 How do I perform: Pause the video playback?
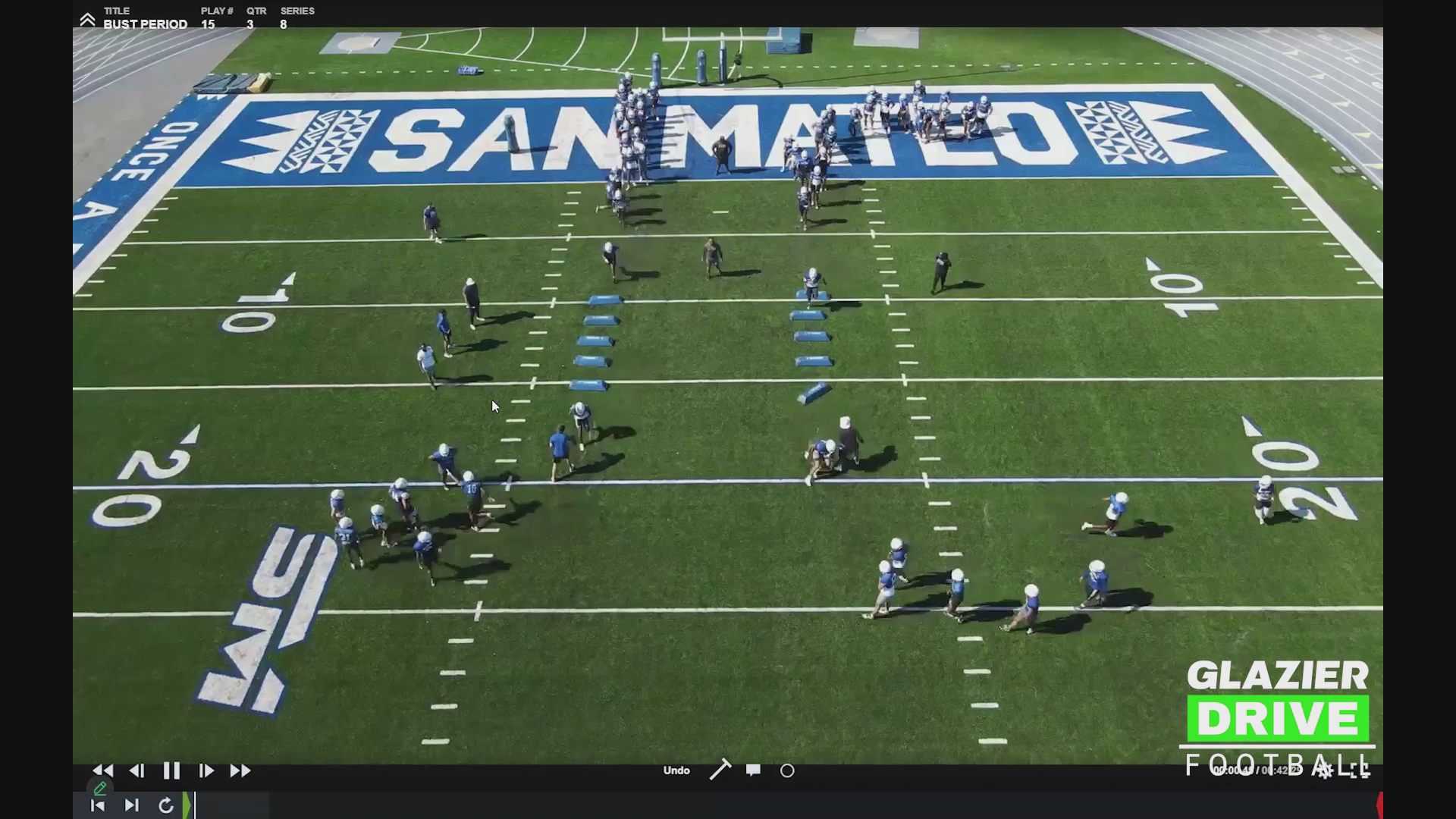tap(171, 771)
